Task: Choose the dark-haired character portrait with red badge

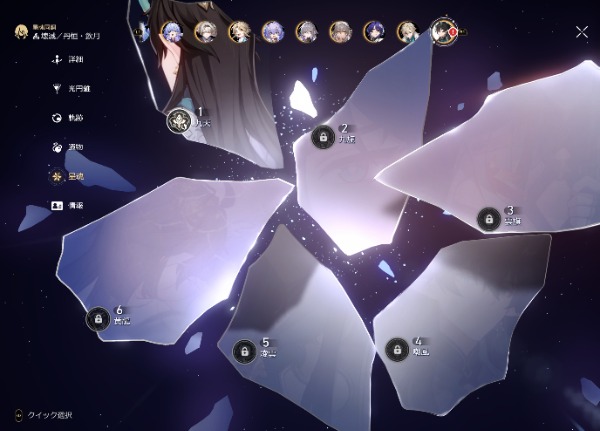Action: [x=441, y=31]
